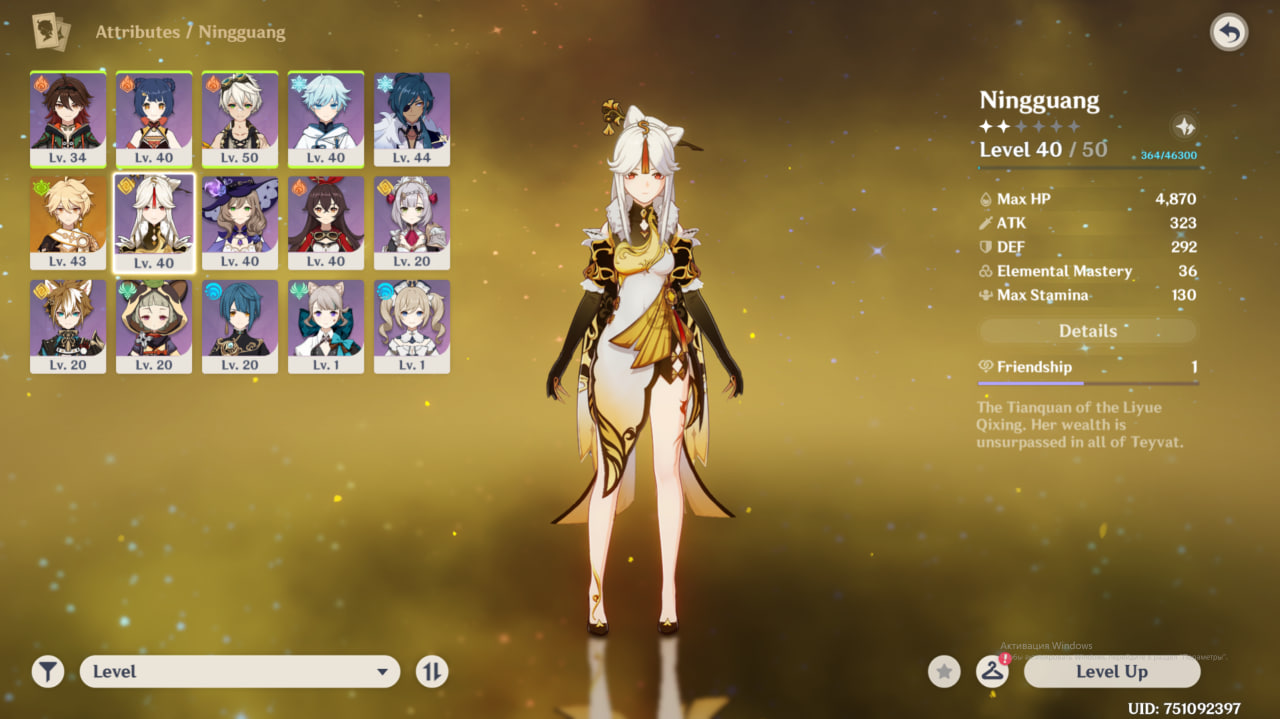Select Kaeya at Lv. 44
The width and height of the screenshot is (1280, 719).
[x=412, y=119]
